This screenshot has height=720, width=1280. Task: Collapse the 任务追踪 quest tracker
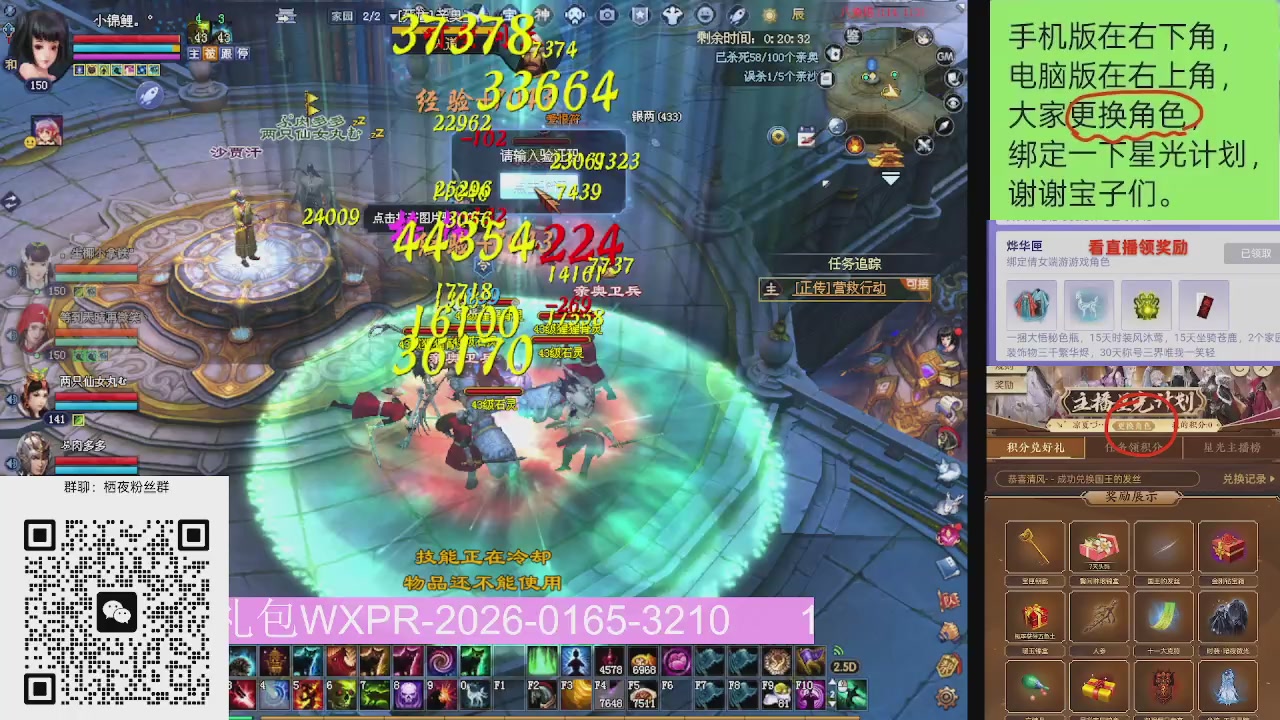854,264
